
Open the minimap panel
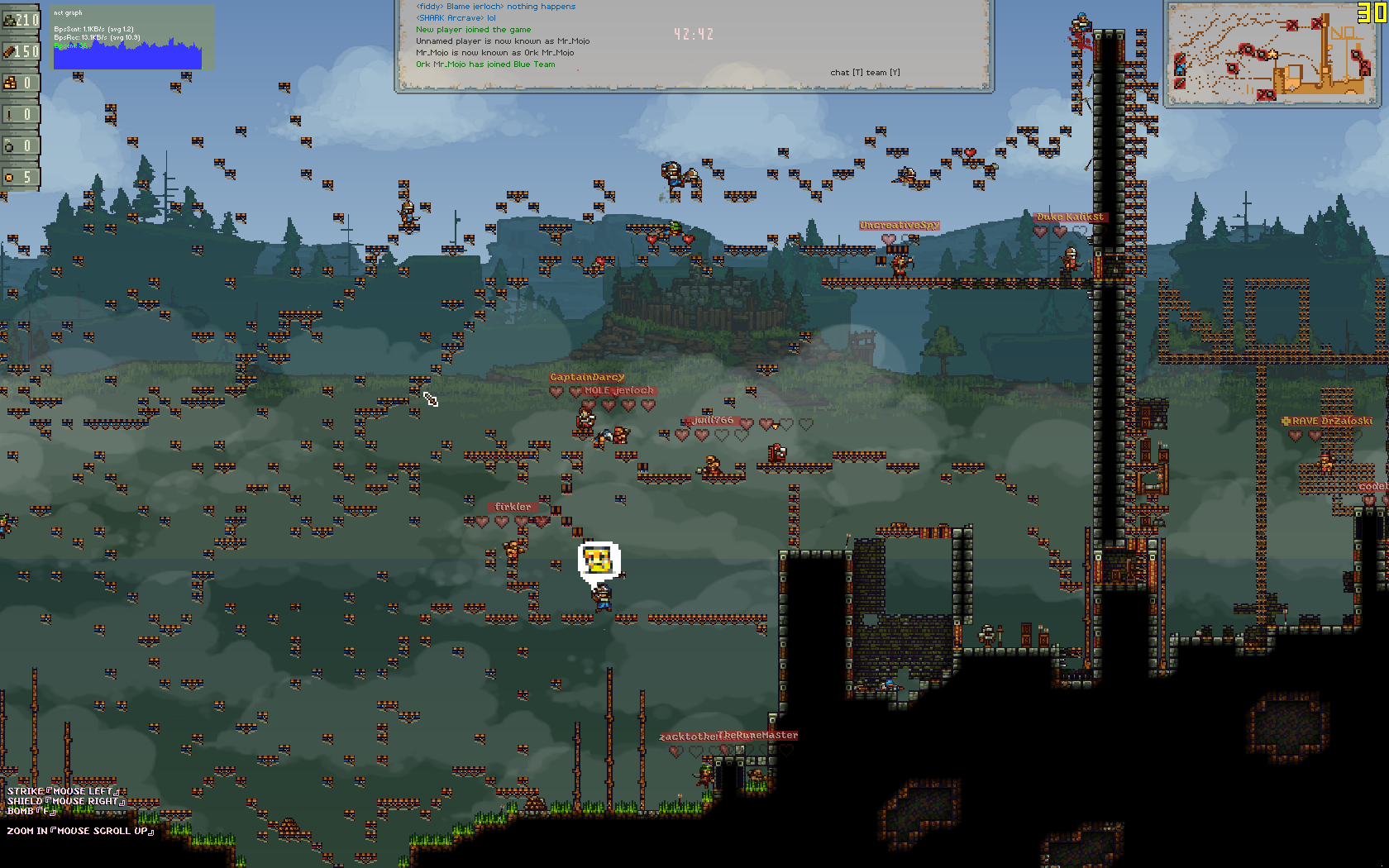coord(1272,55)
